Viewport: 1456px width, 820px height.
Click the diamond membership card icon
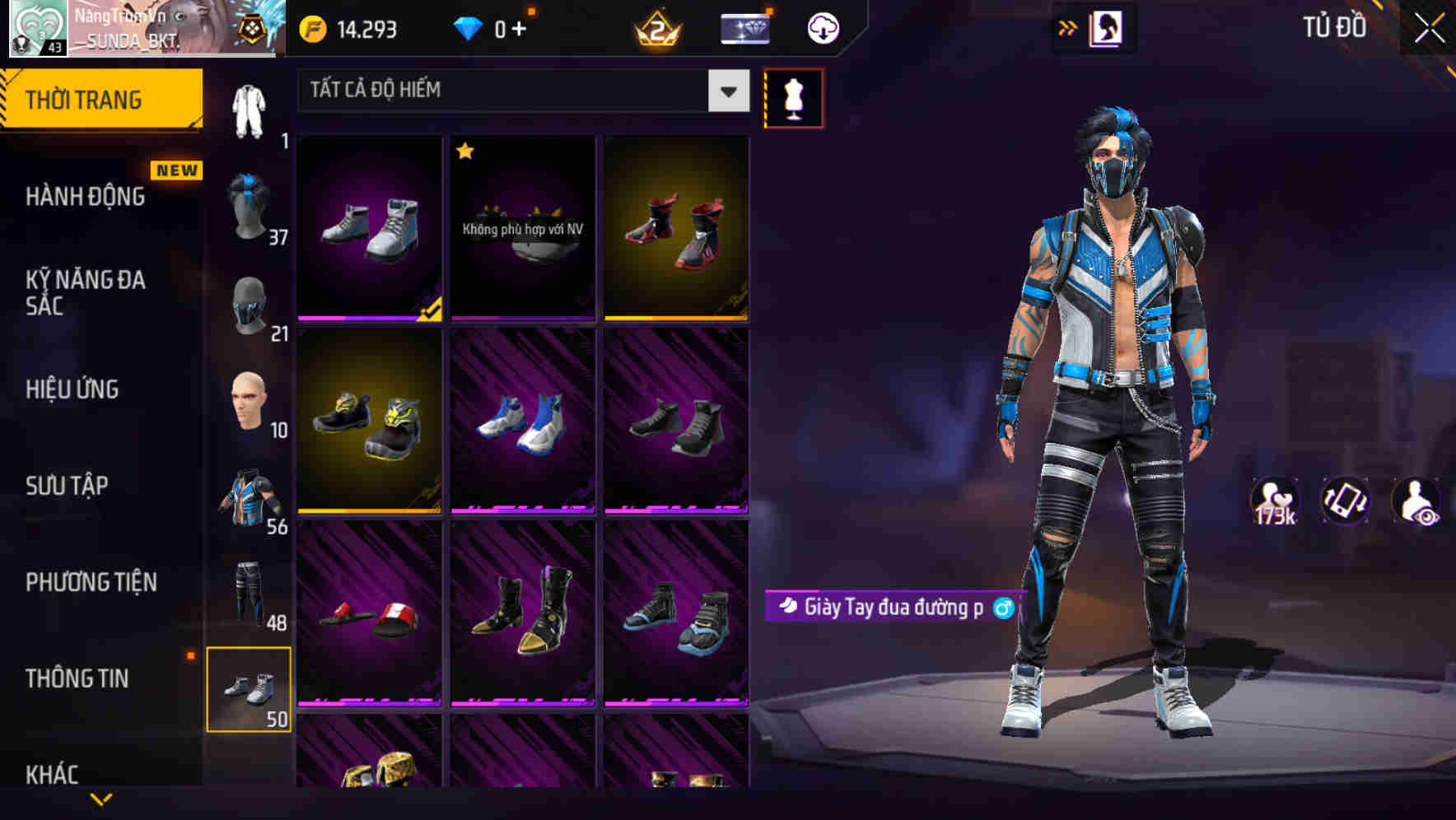(744, 27)
